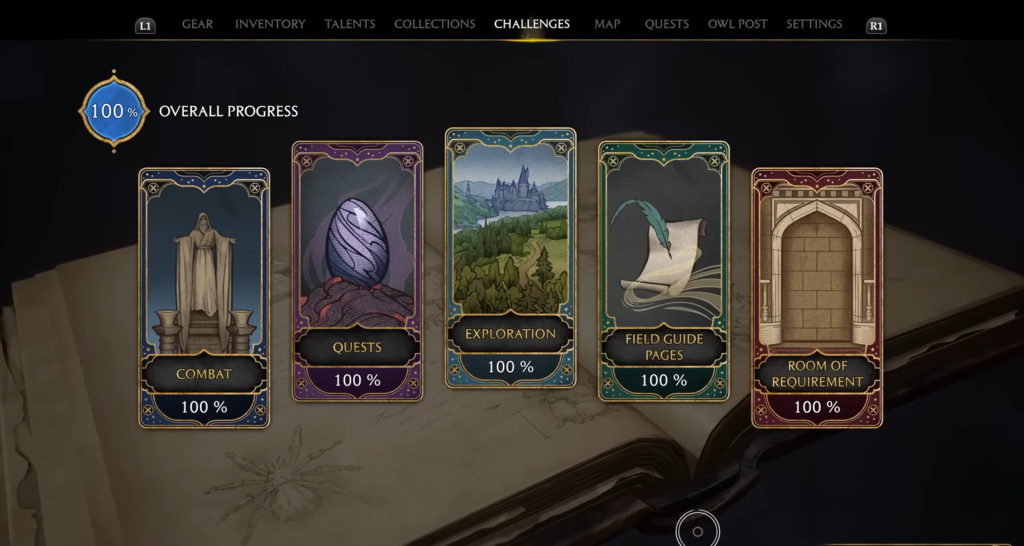The height and width of the screenshot is (546, 1024).
Task: Select the Challenges tab
Action: pos(532,24)
